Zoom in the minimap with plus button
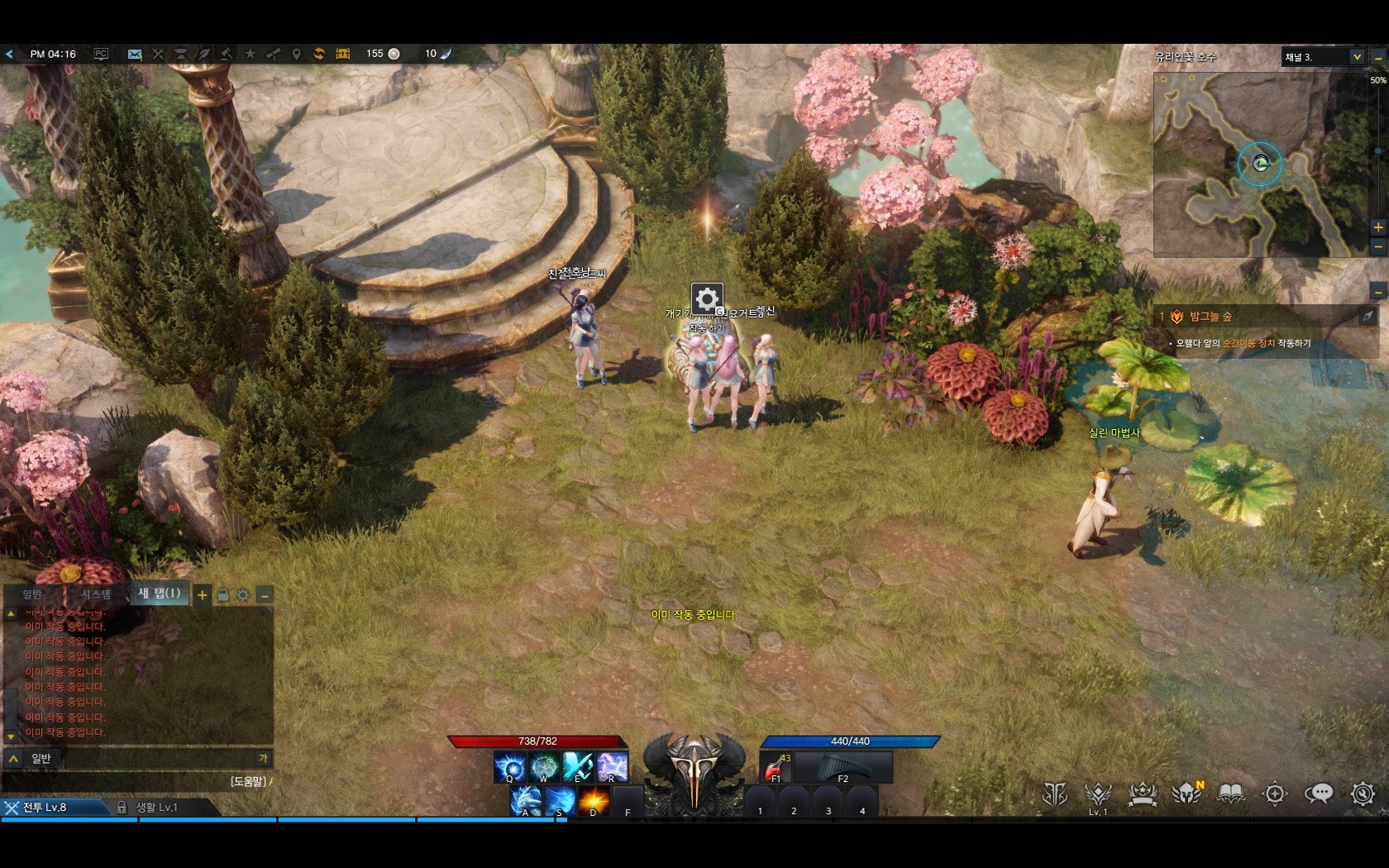This screenshot has width=1389, height=868. 1377,227
